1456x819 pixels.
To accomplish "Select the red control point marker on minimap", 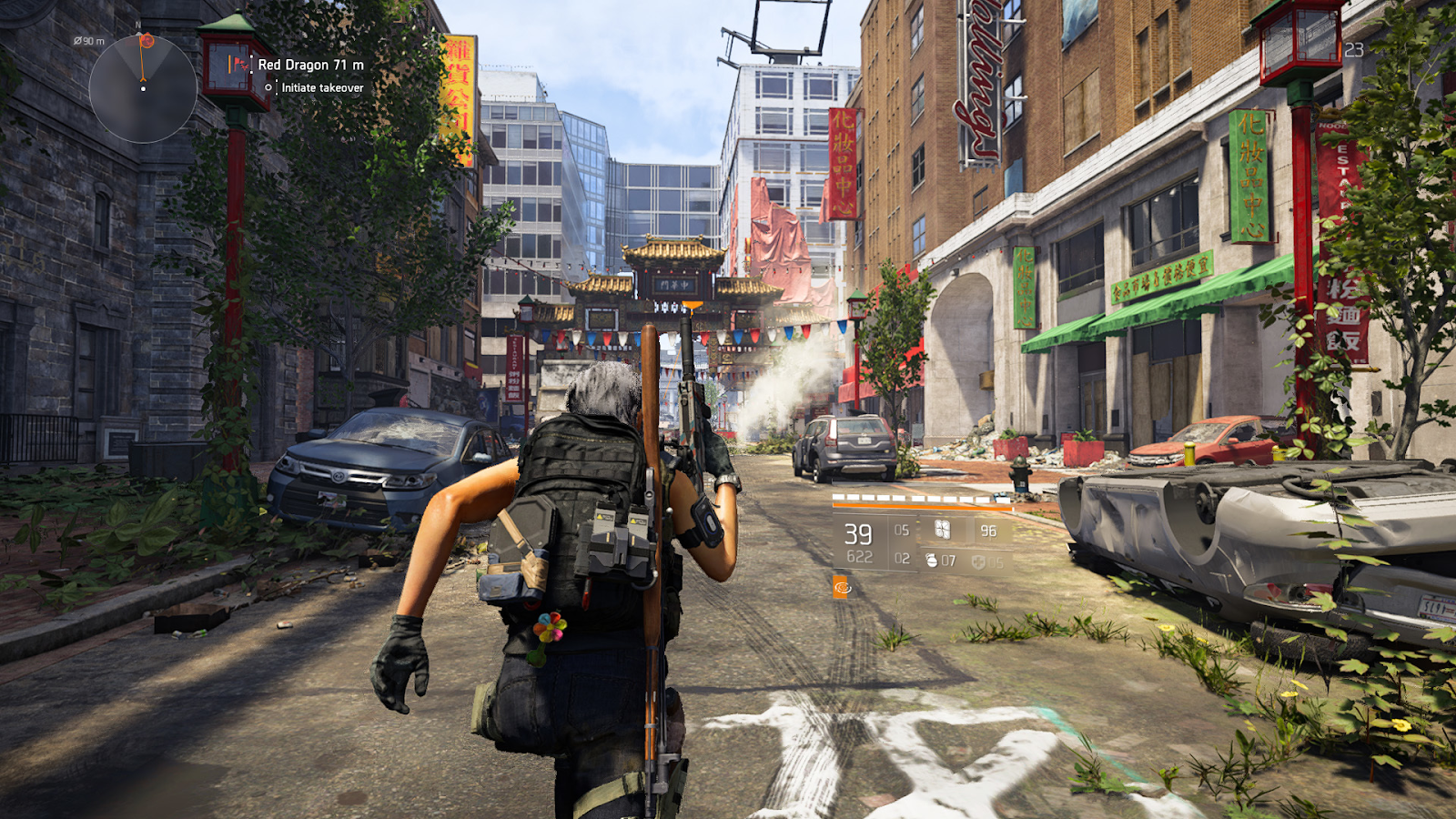I will point(147,41).
